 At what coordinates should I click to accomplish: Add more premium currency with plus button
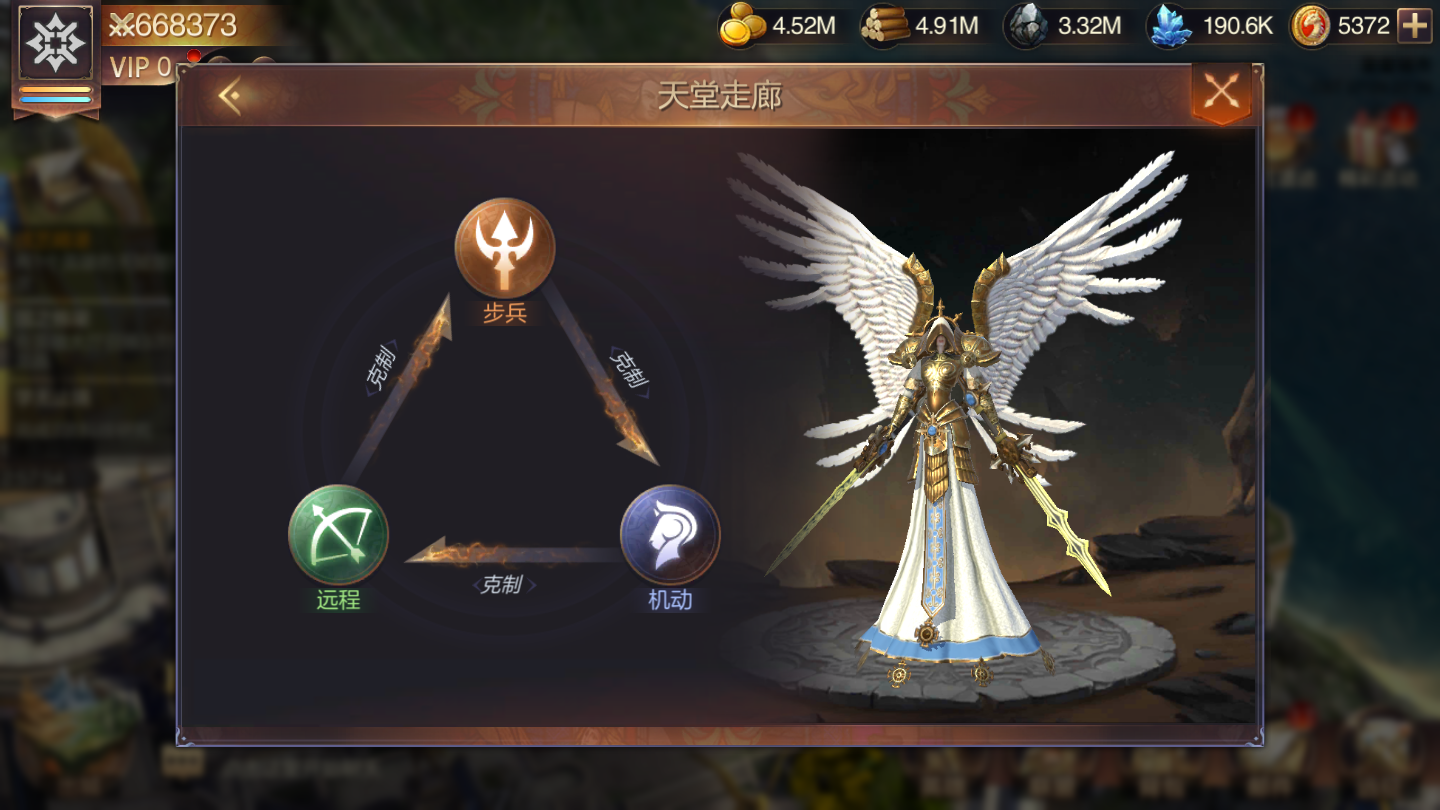pyautogui.click(x=1414, y=26)
